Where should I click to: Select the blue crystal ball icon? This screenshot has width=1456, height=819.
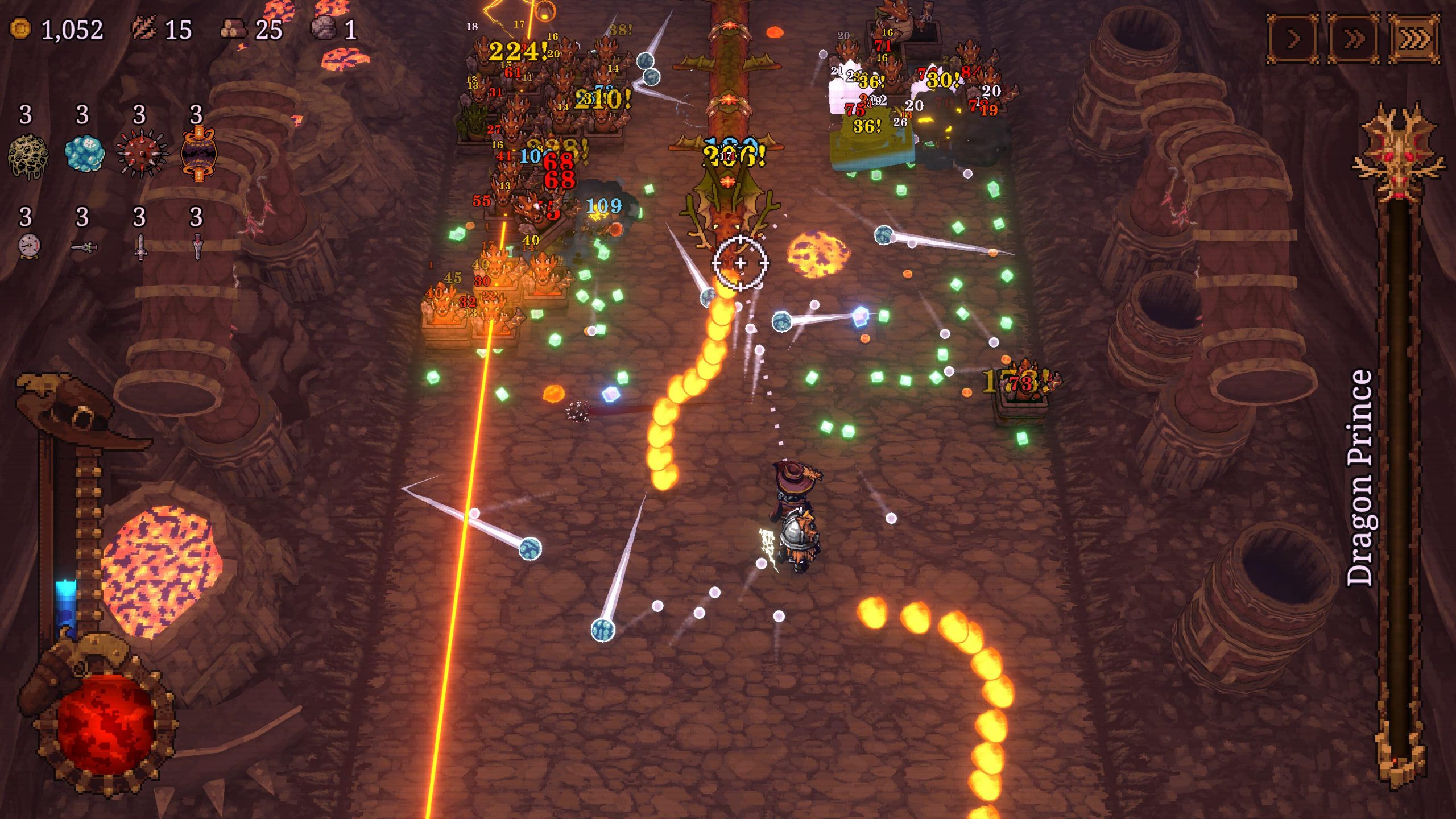coord(84,153)
